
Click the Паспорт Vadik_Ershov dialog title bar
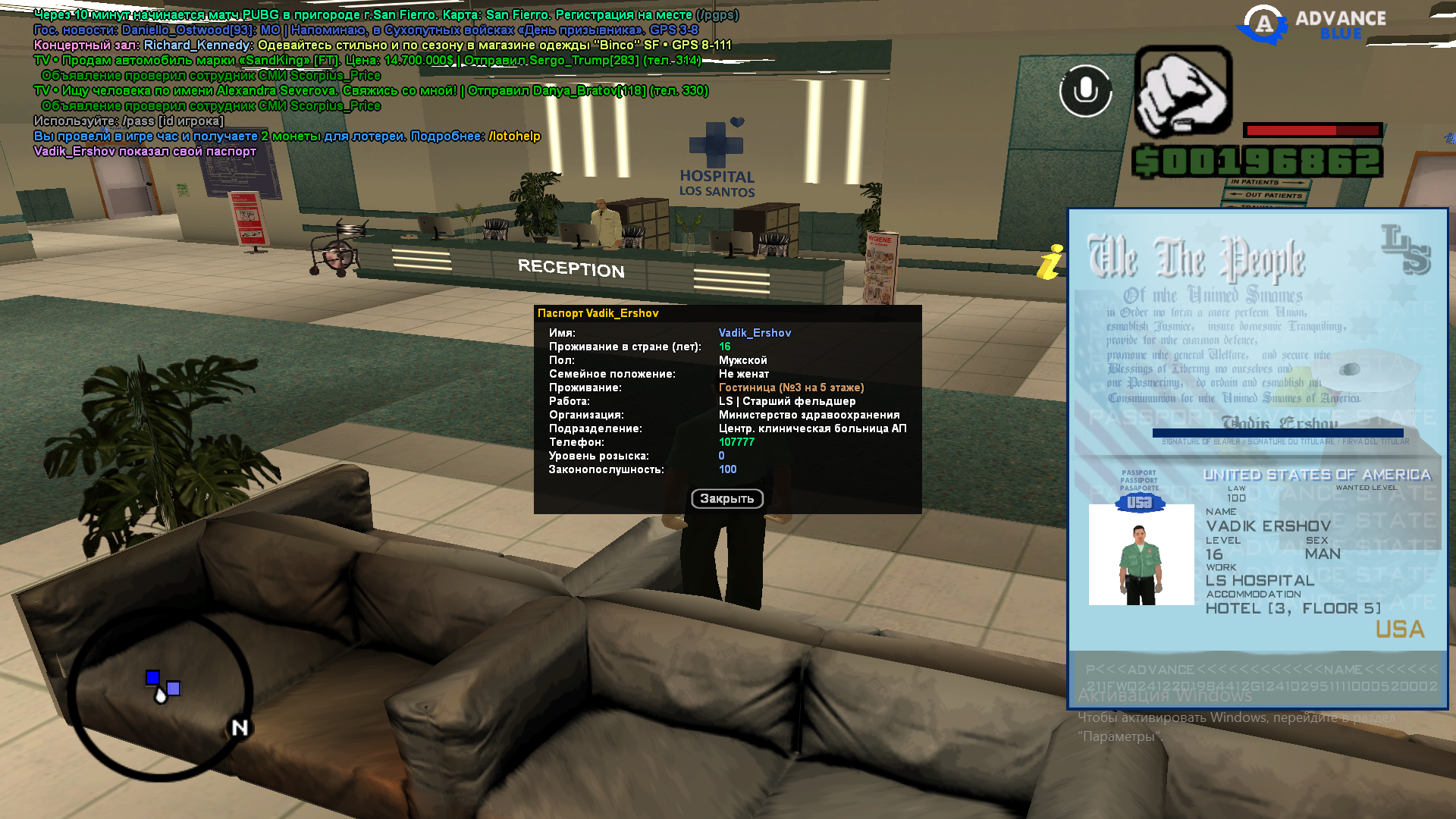726,313
